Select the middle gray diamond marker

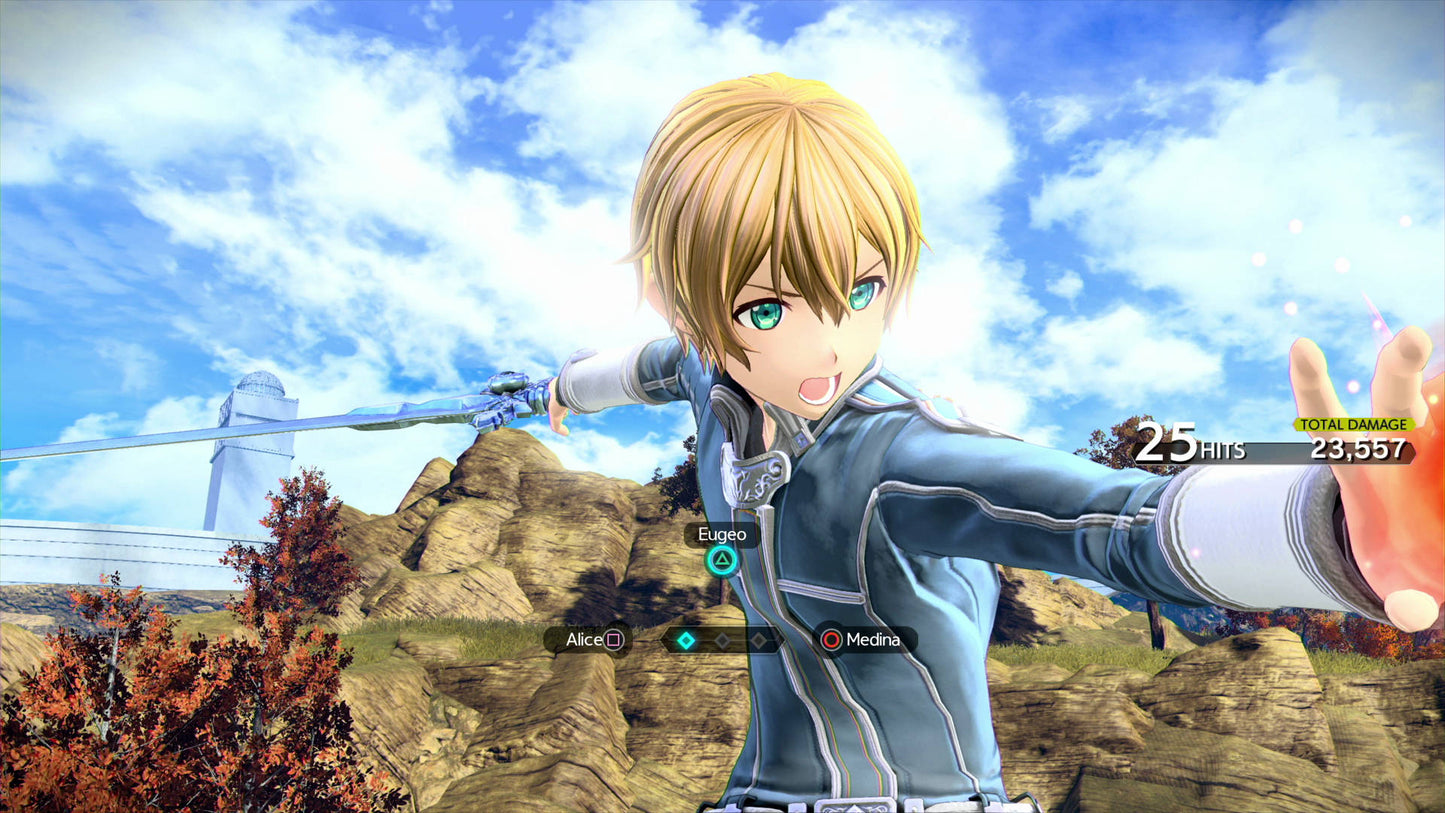click(x=722, y=638)
